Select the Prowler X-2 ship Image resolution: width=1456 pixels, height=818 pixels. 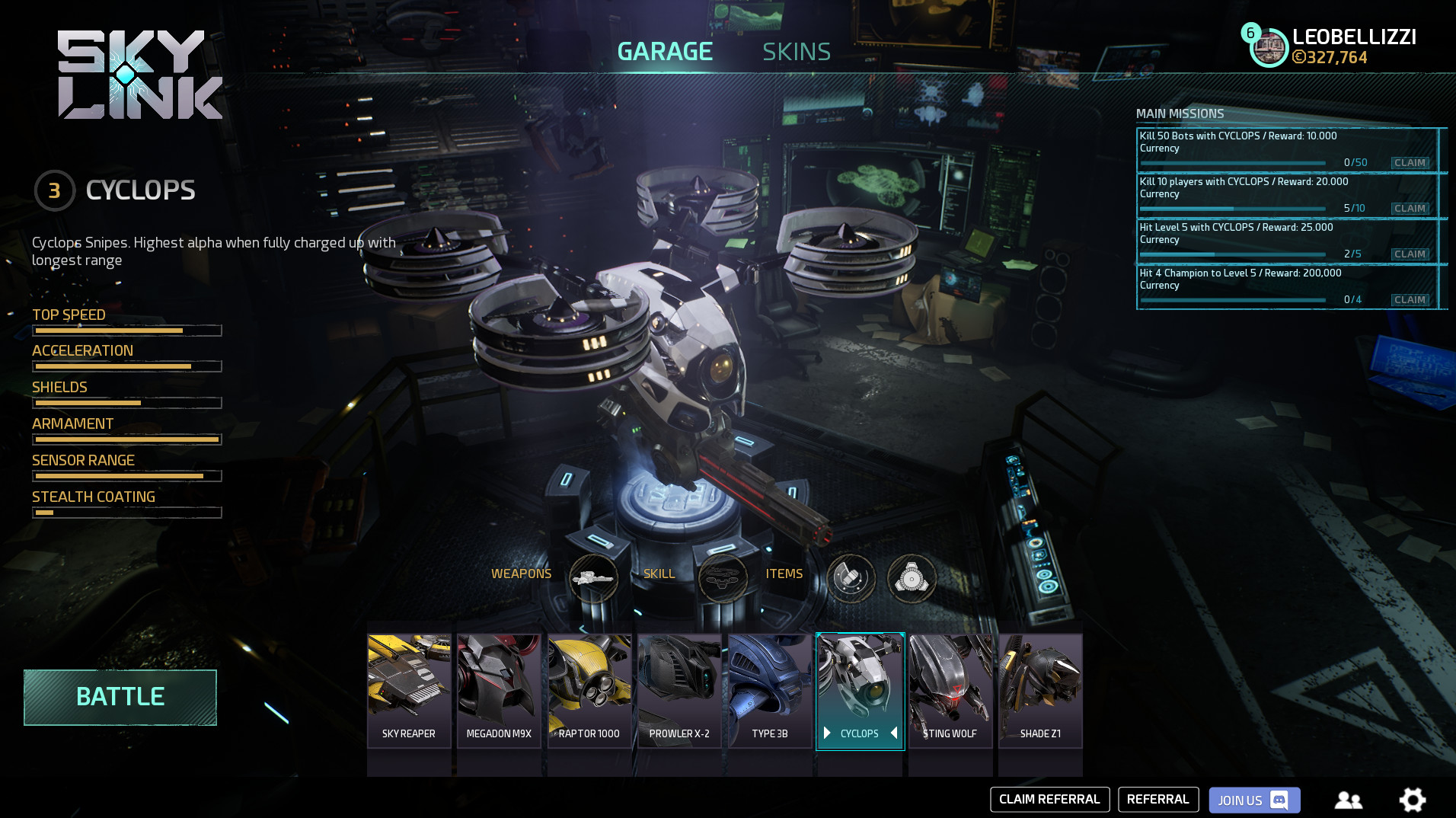point(679,690)
